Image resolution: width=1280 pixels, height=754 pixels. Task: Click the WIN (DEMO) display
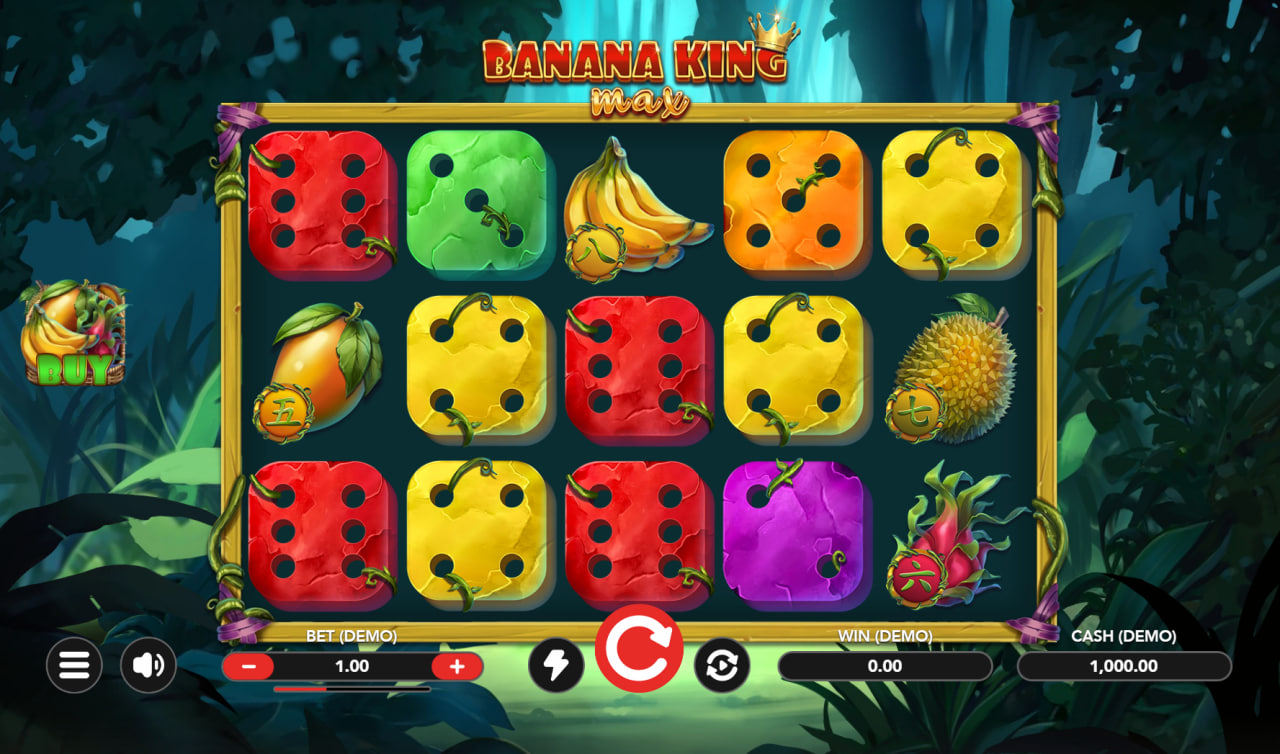pyautogui.click(x=884, y=665)
